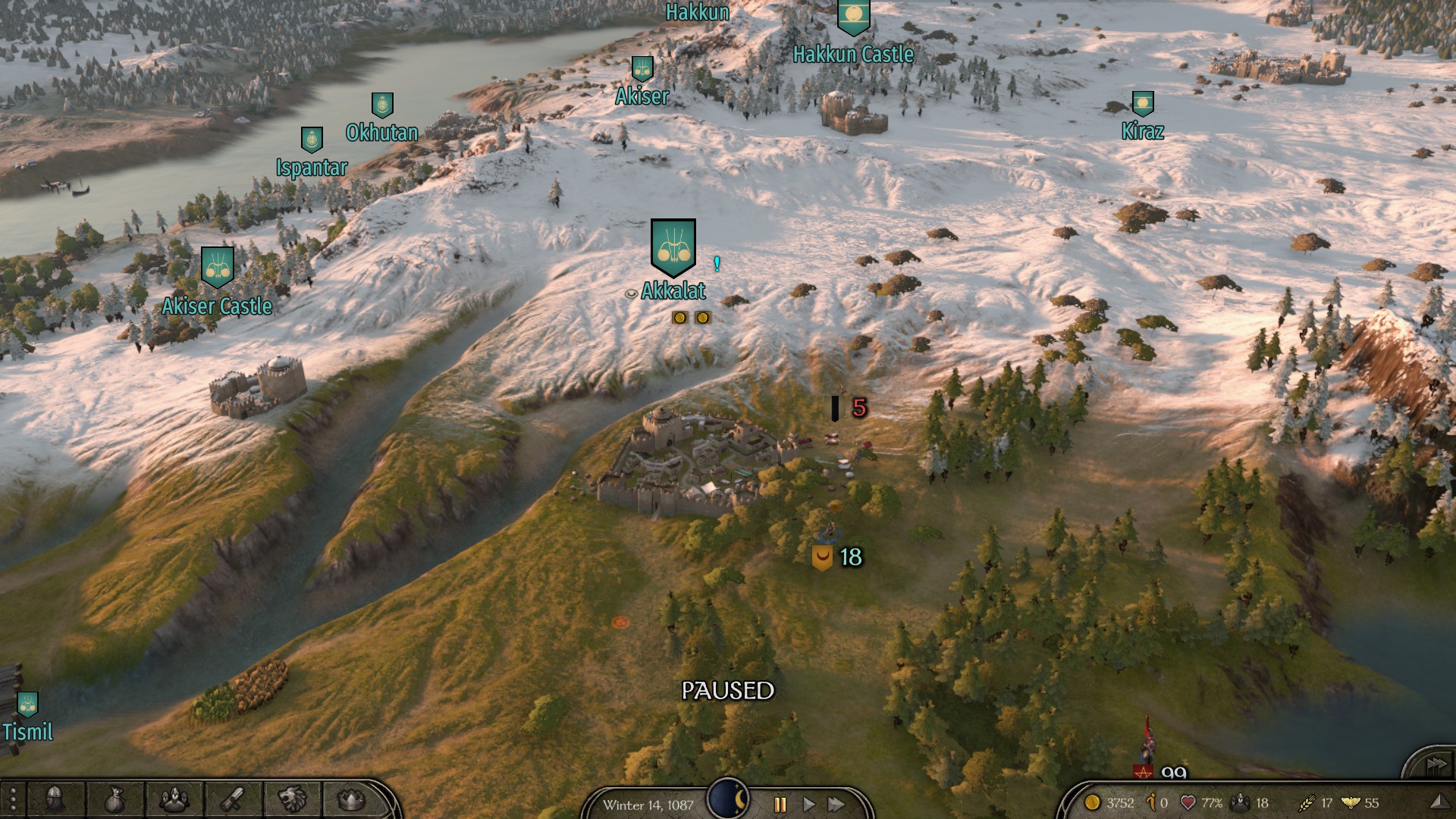Screen dimensions: 1456x819
Task: Open the three-dot options menu
Action: point(13,800)
